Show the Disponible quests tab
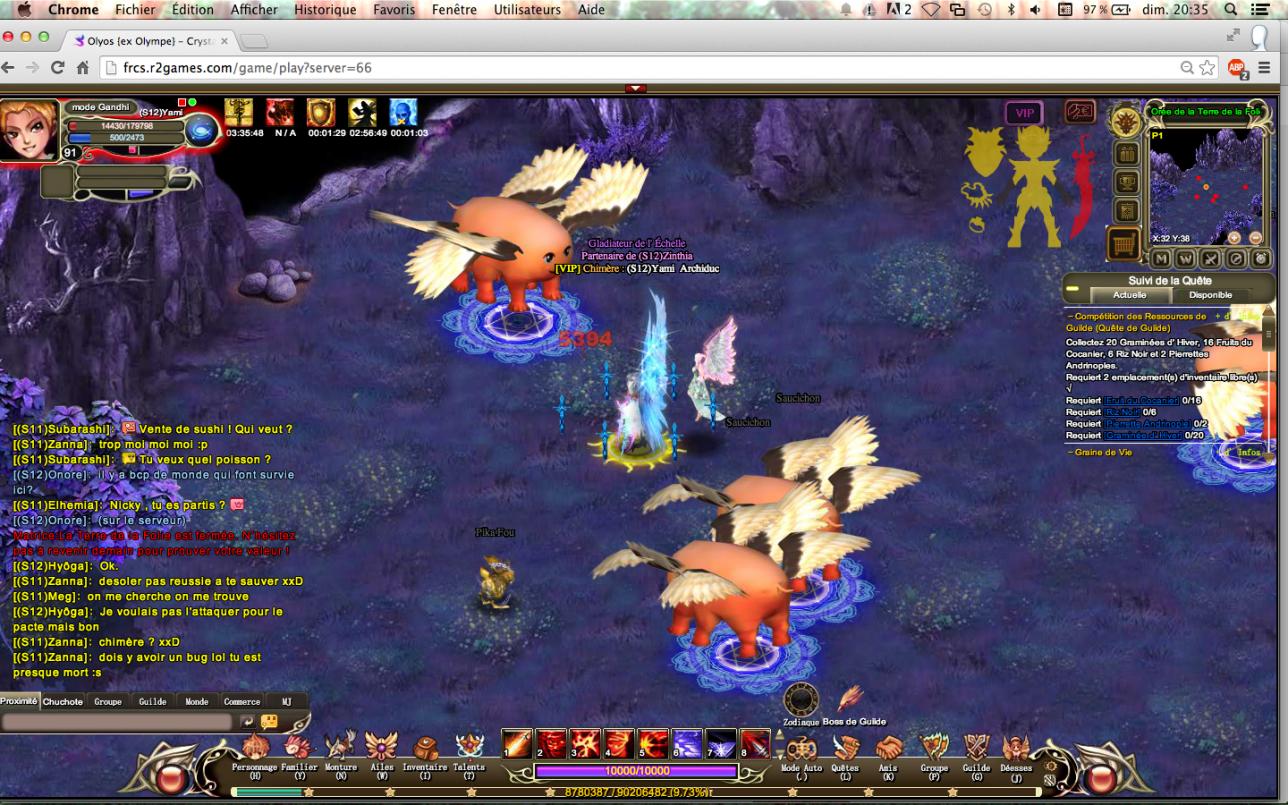 click(x=1210, y=295)
